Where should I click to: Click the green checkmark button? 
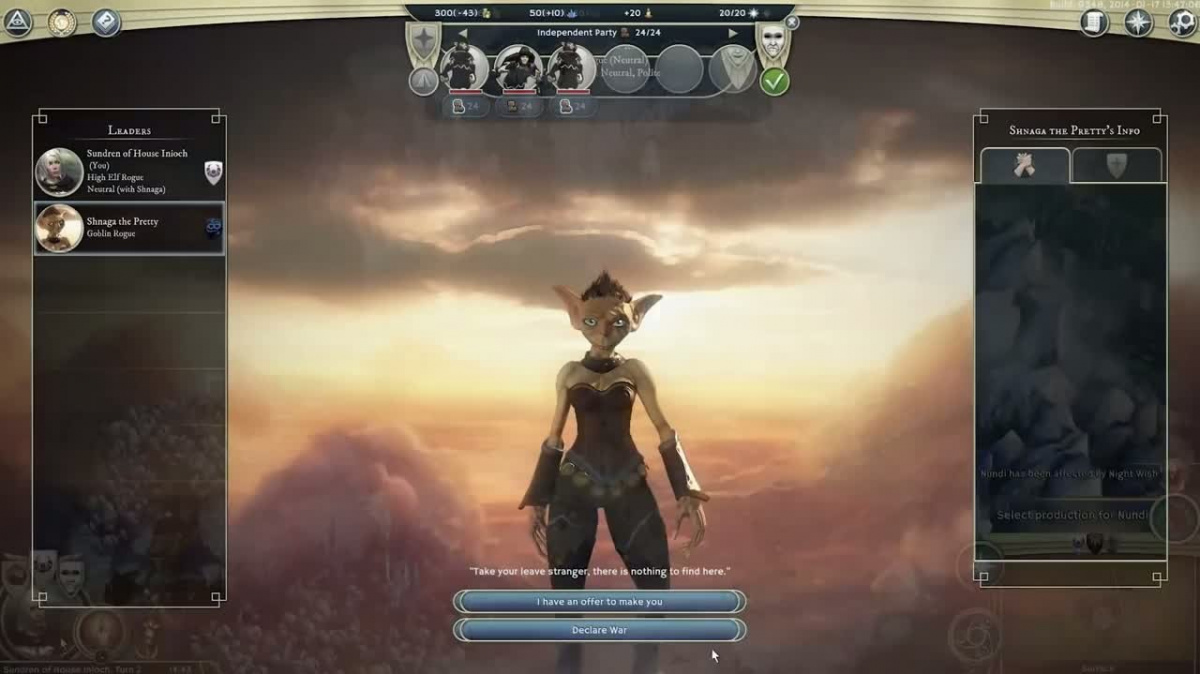click(774, 81)
